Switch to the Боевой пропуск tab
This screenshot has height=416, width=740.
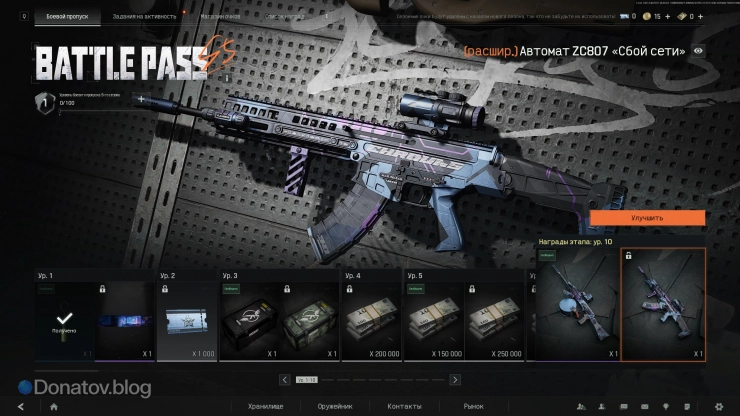[66, 17]
